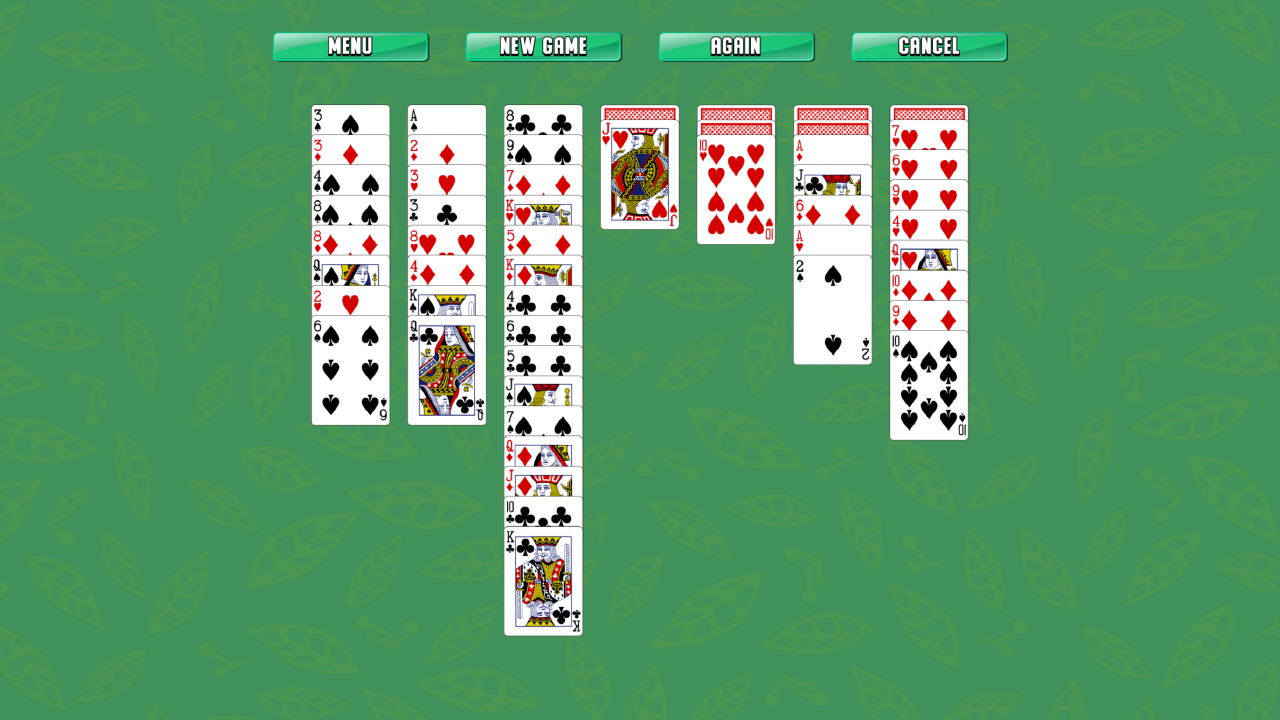Select the Ten of Hearts
1280x720 pixels.
[x=735, y=190]
